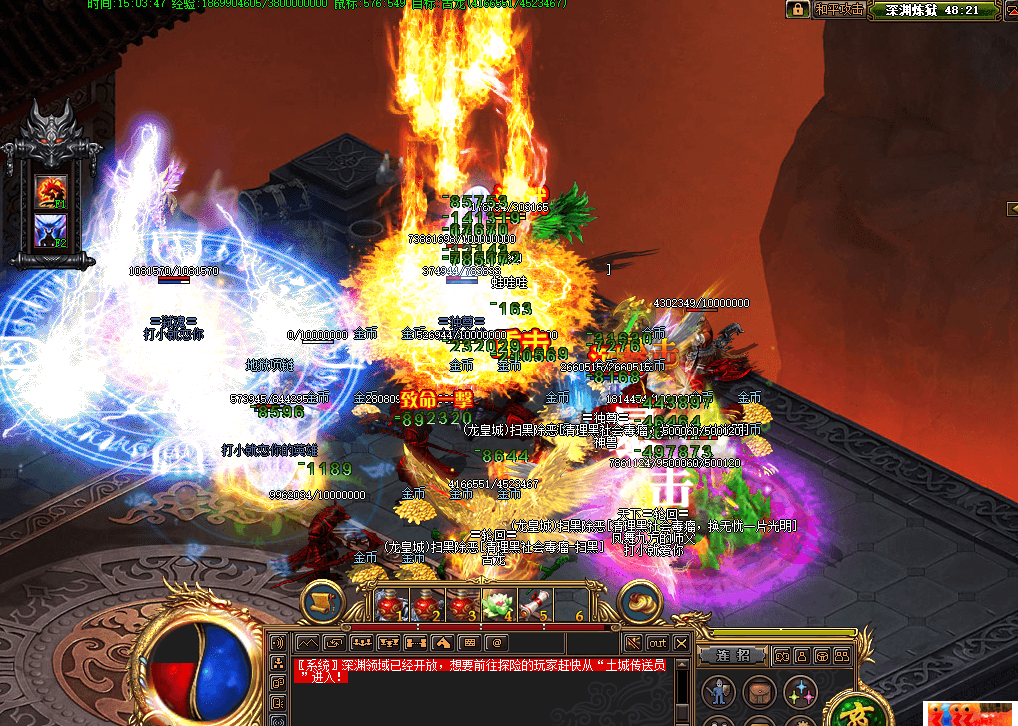Use the red potion in slot 1
1018x726 pixels.
tap(389, 603)
